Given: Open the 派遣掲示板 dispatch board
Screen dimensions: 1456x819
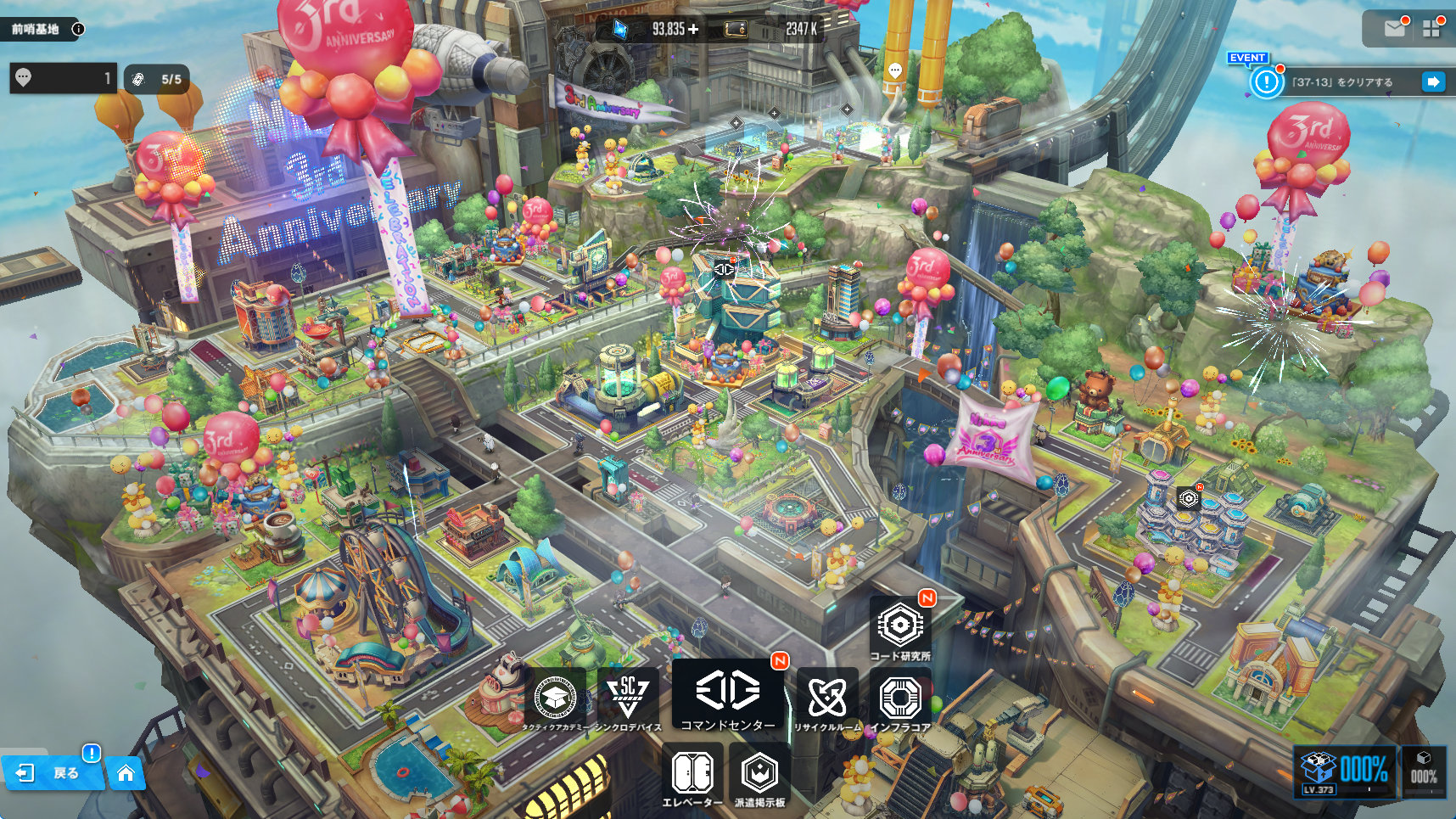Looking at the screenshot, I should pyautogui.click(x=759, y=775).
